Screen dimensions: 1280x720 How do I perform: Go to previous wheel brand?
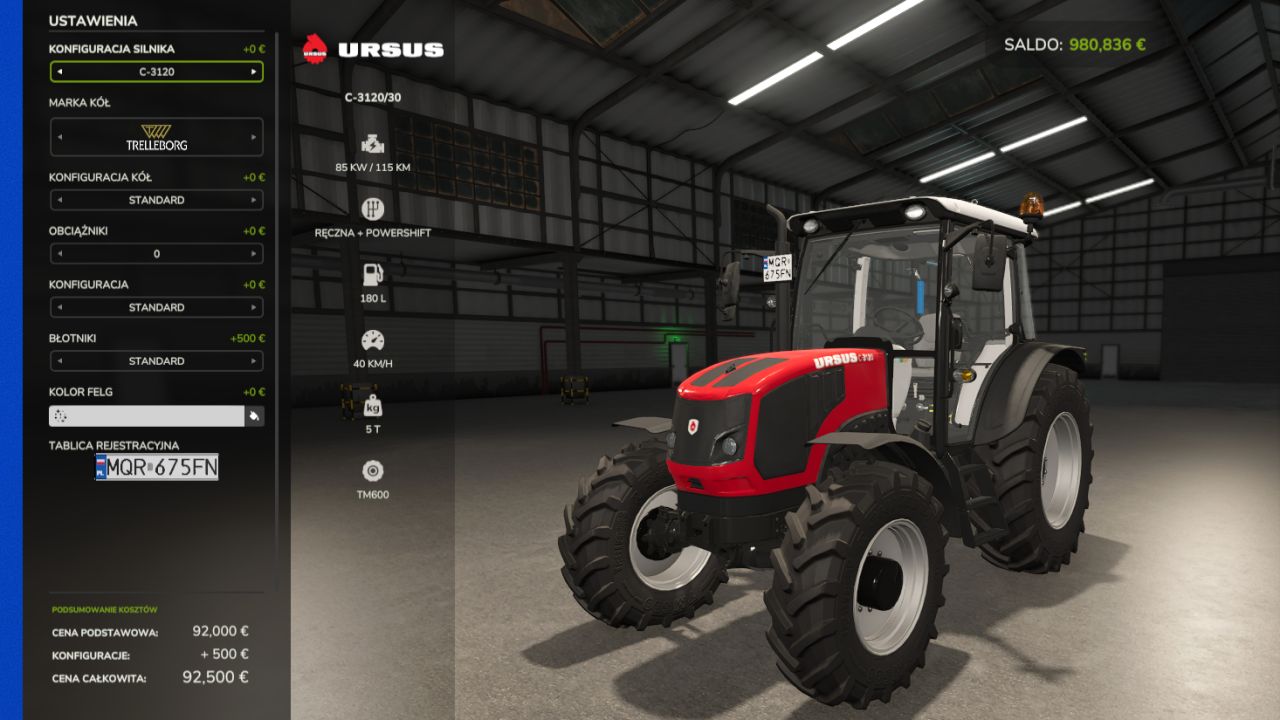[59, 137]
